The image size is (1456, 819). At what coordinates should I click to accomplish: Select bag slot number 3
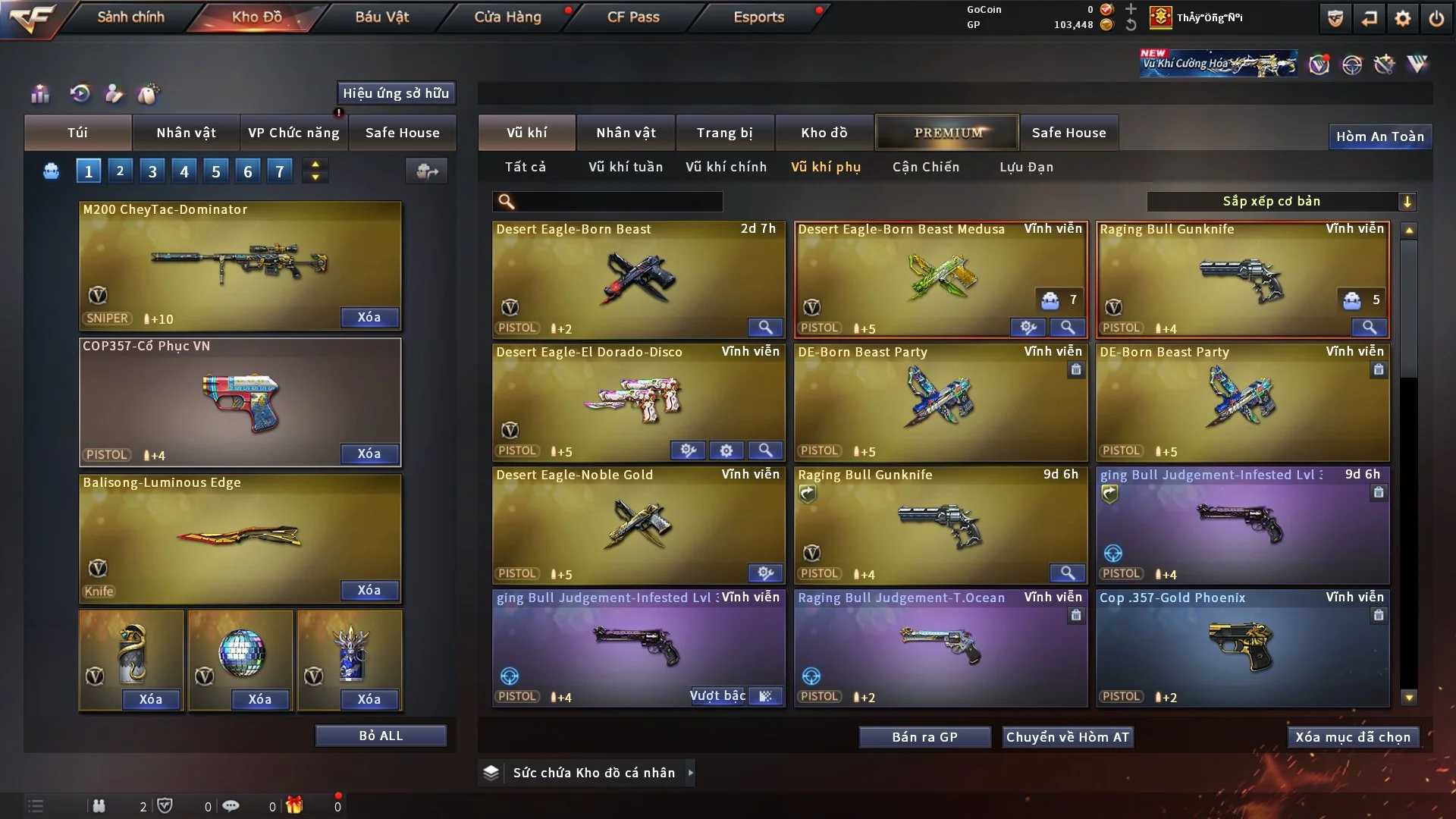click(x=152, y=171)
